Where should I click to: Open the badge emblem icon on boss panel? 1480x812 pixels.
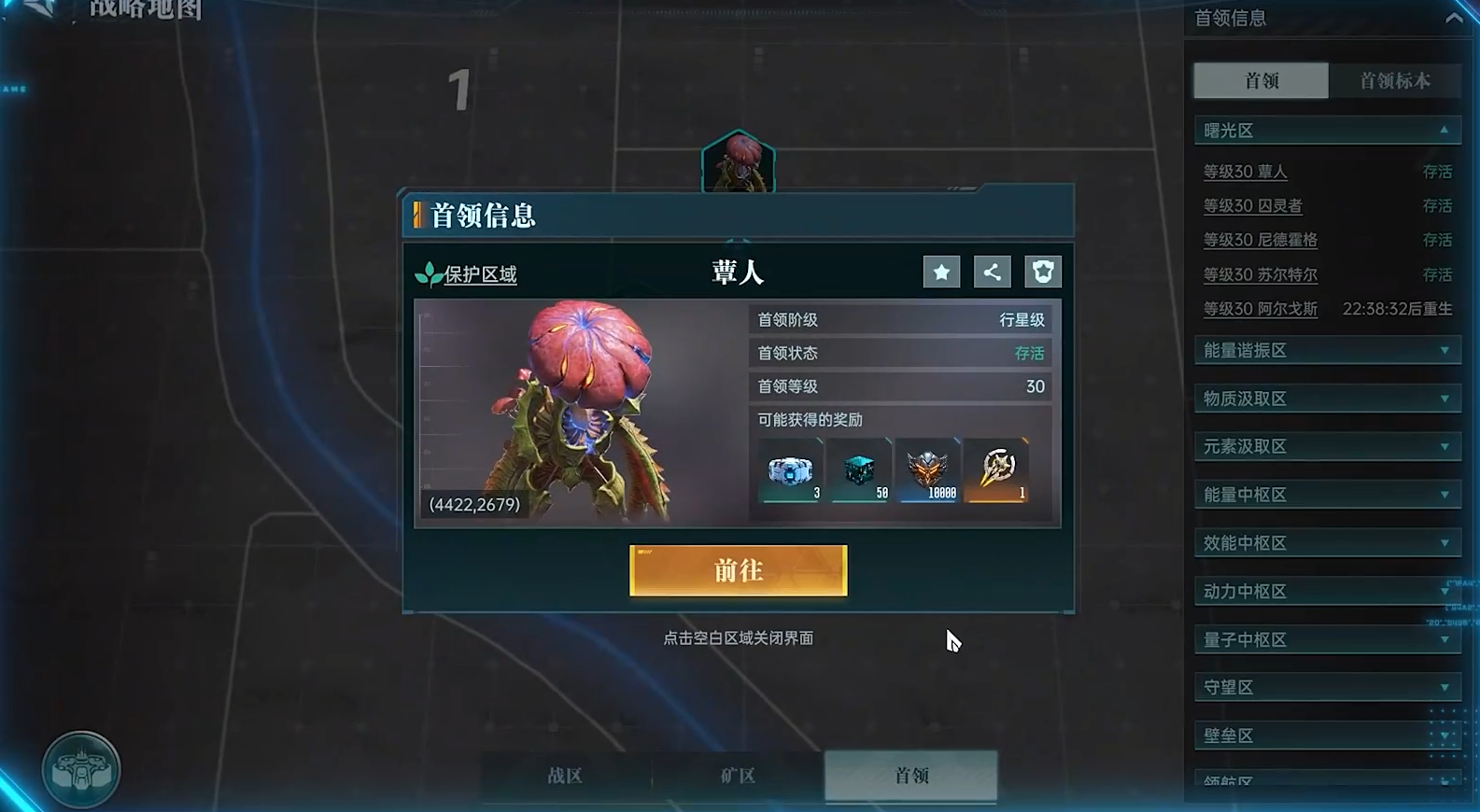click(x=1042, y=272)
